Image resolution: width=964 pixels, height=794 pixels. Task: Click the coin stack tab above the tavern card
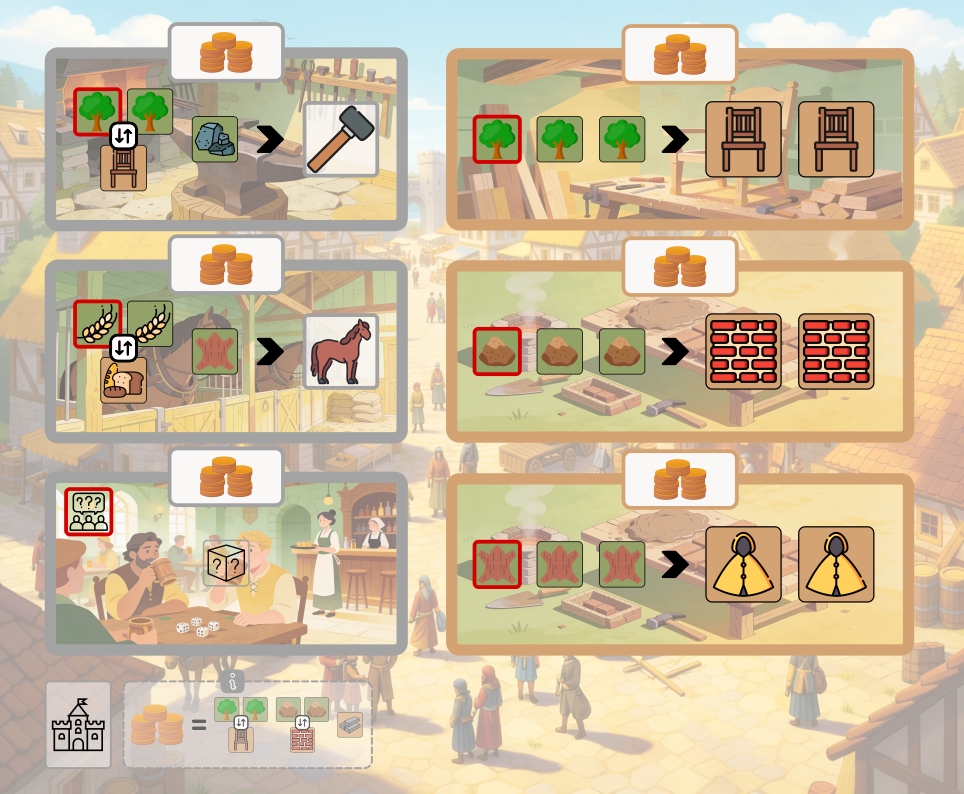(x=226, y=478)
